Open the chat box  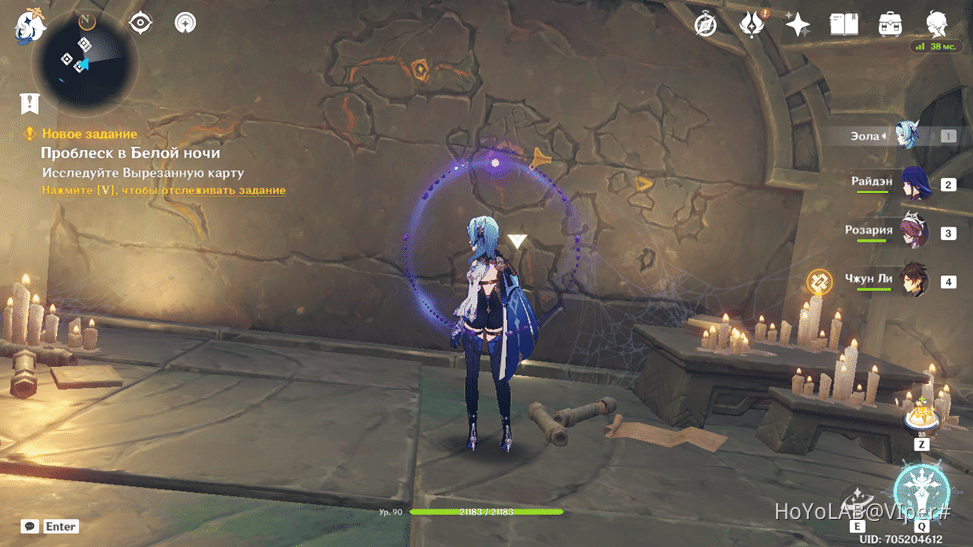click(x=31, y=526)
